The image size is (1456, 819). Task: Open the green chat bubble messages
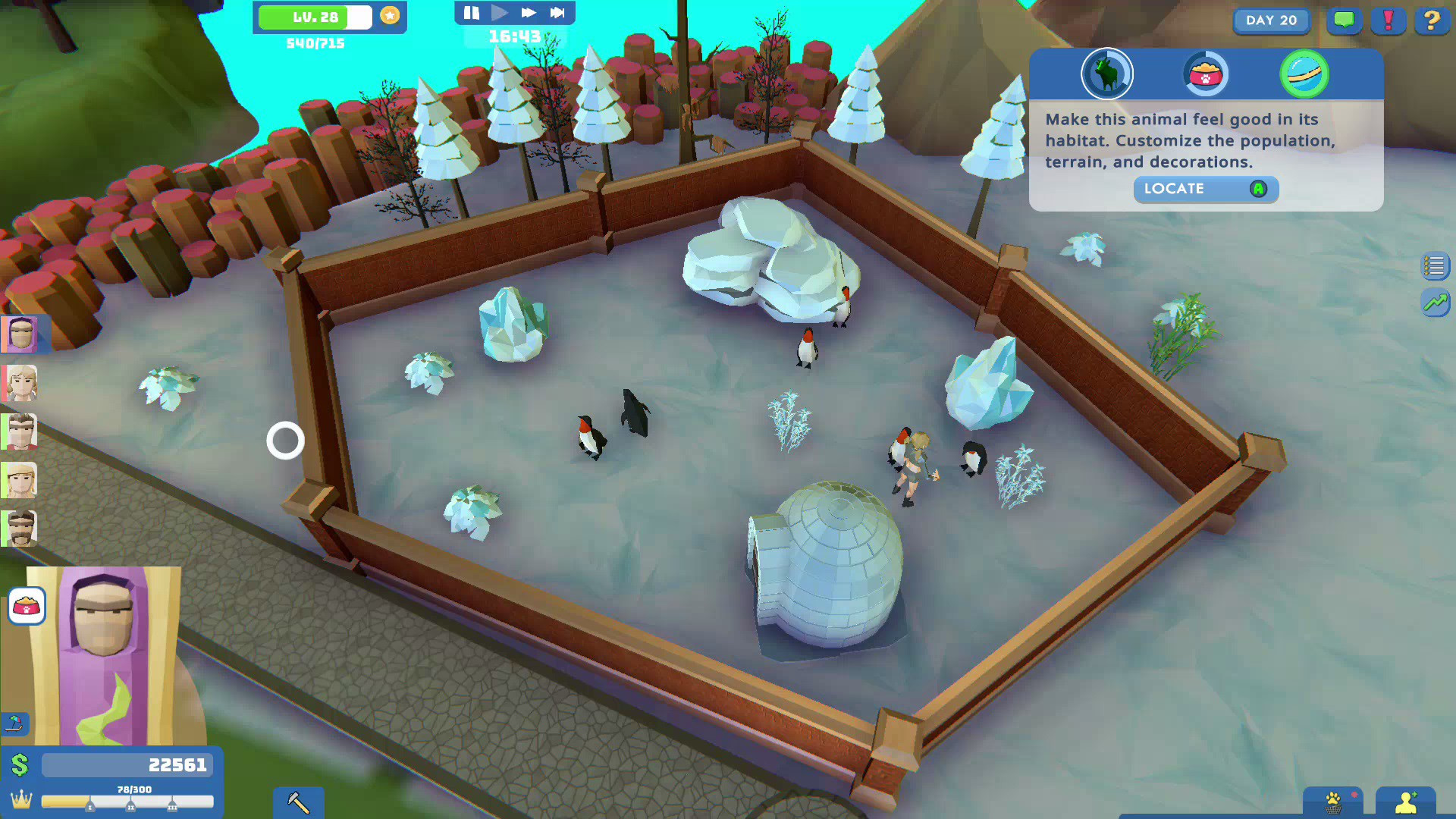1344,20
